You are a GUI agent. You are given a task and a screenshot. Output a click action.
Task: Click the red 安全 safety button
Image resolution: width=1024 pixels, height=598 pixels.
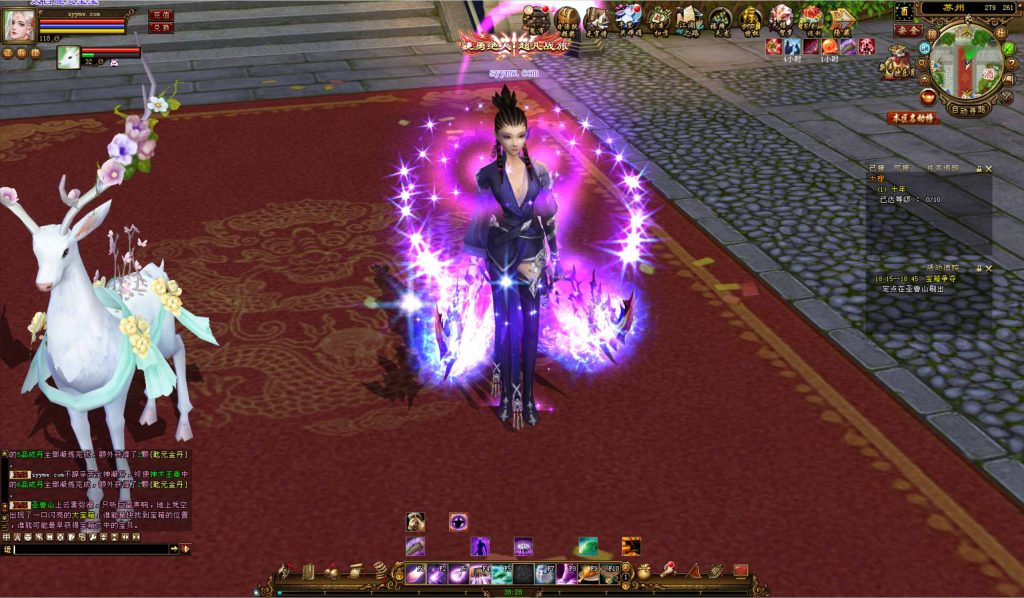(x=908, y=31)
